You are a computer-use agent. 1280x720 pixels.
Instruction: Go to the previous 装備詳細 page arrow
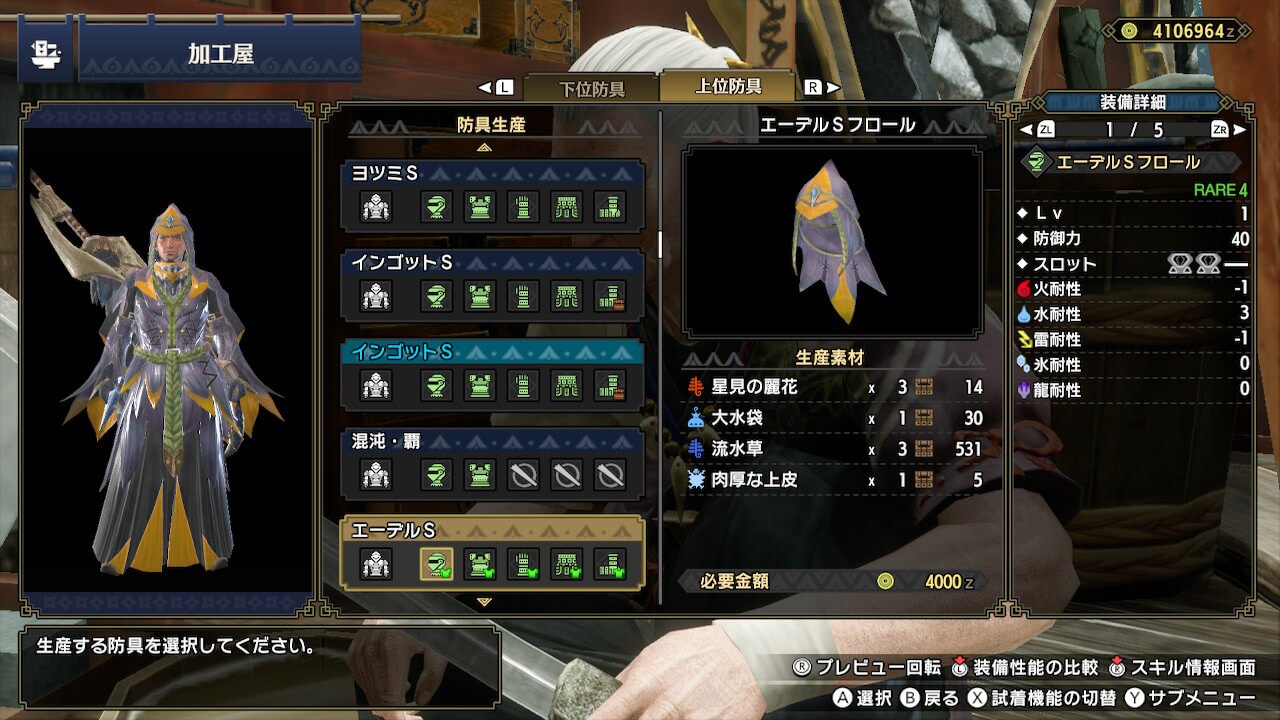pyautogui.click(x=1025, y=130)
